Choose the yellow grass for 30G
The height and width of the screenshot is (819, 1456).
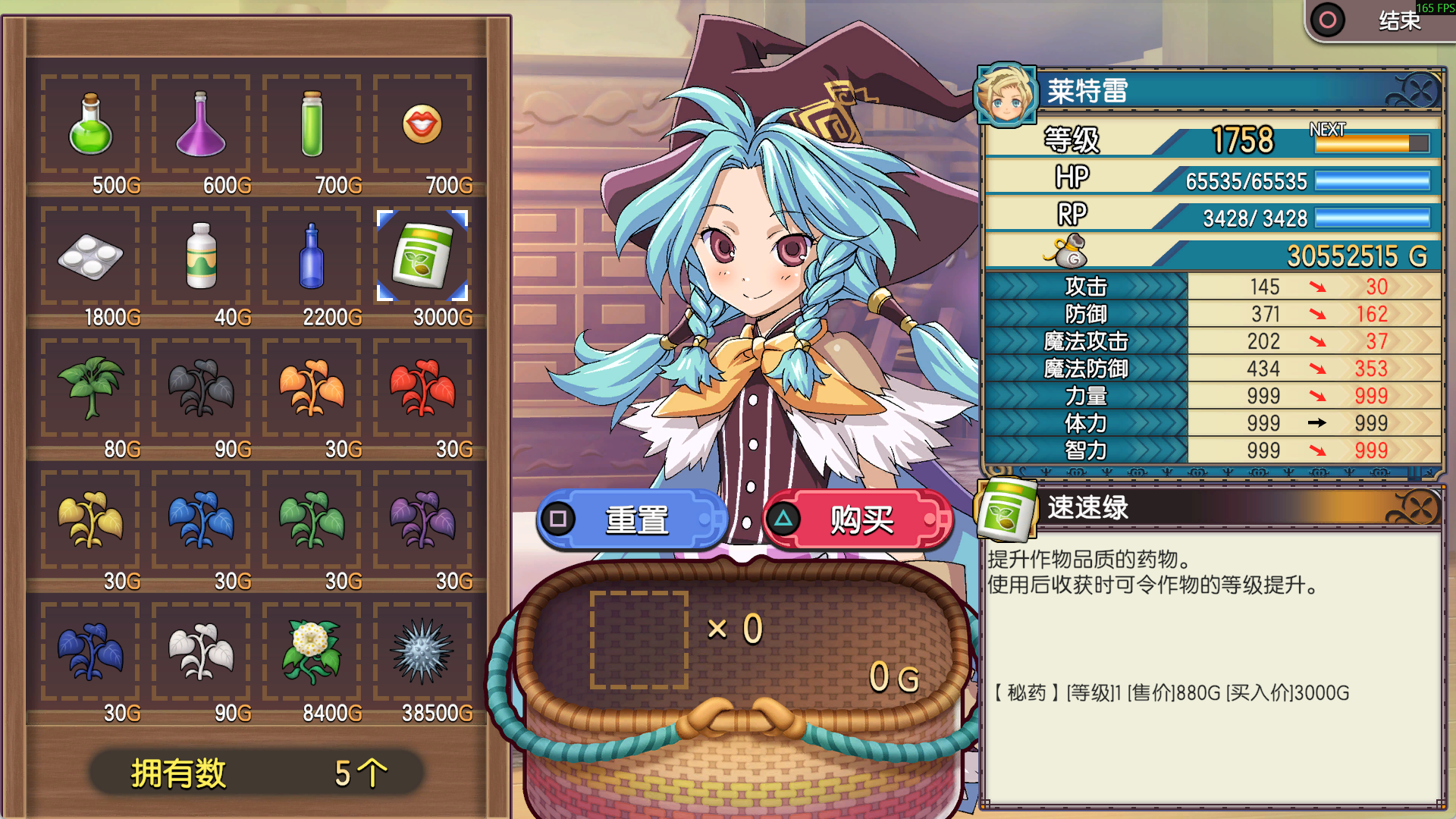(x=90, y=521)
